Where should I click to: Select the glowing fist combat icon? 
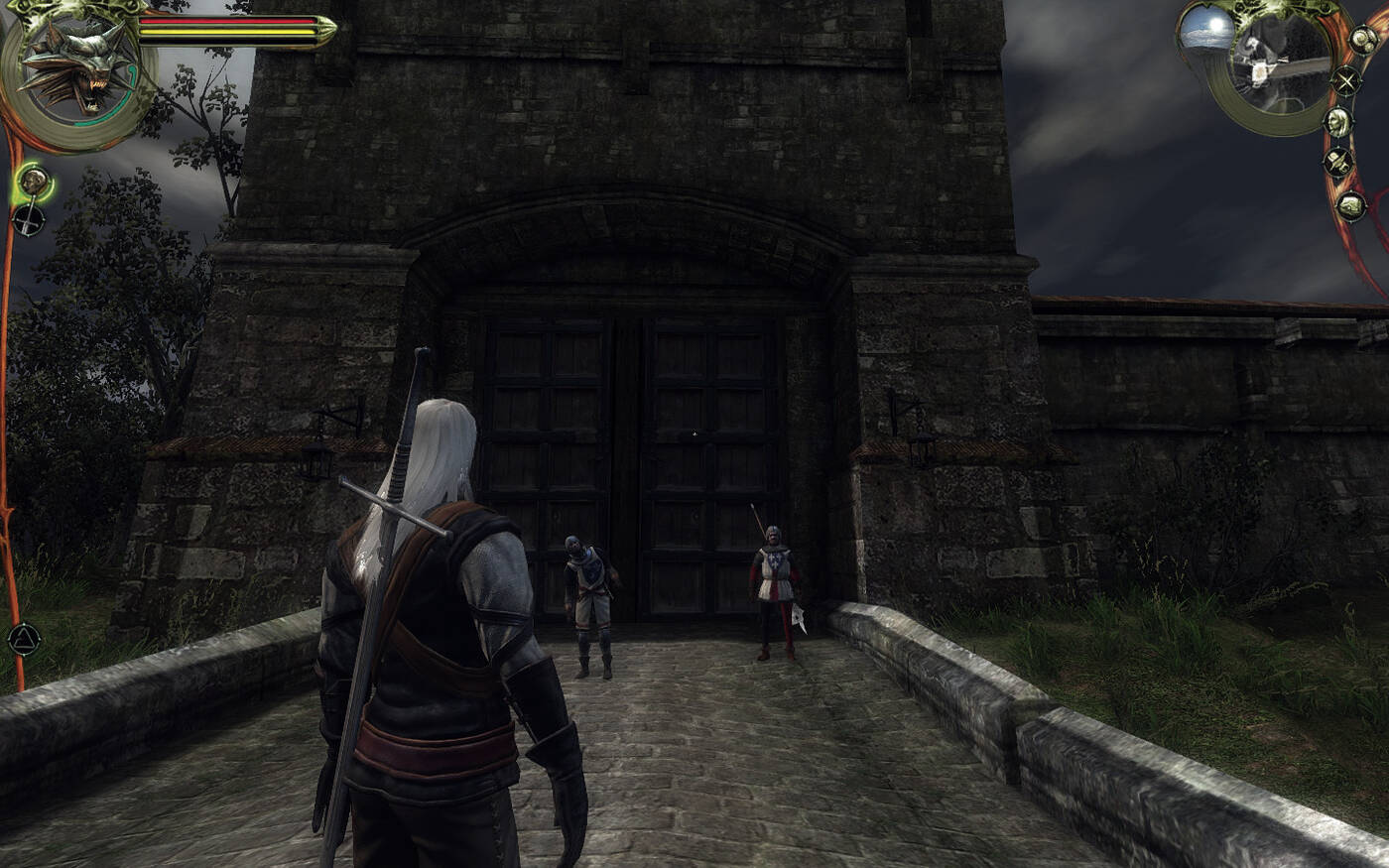tap(35, 181)
